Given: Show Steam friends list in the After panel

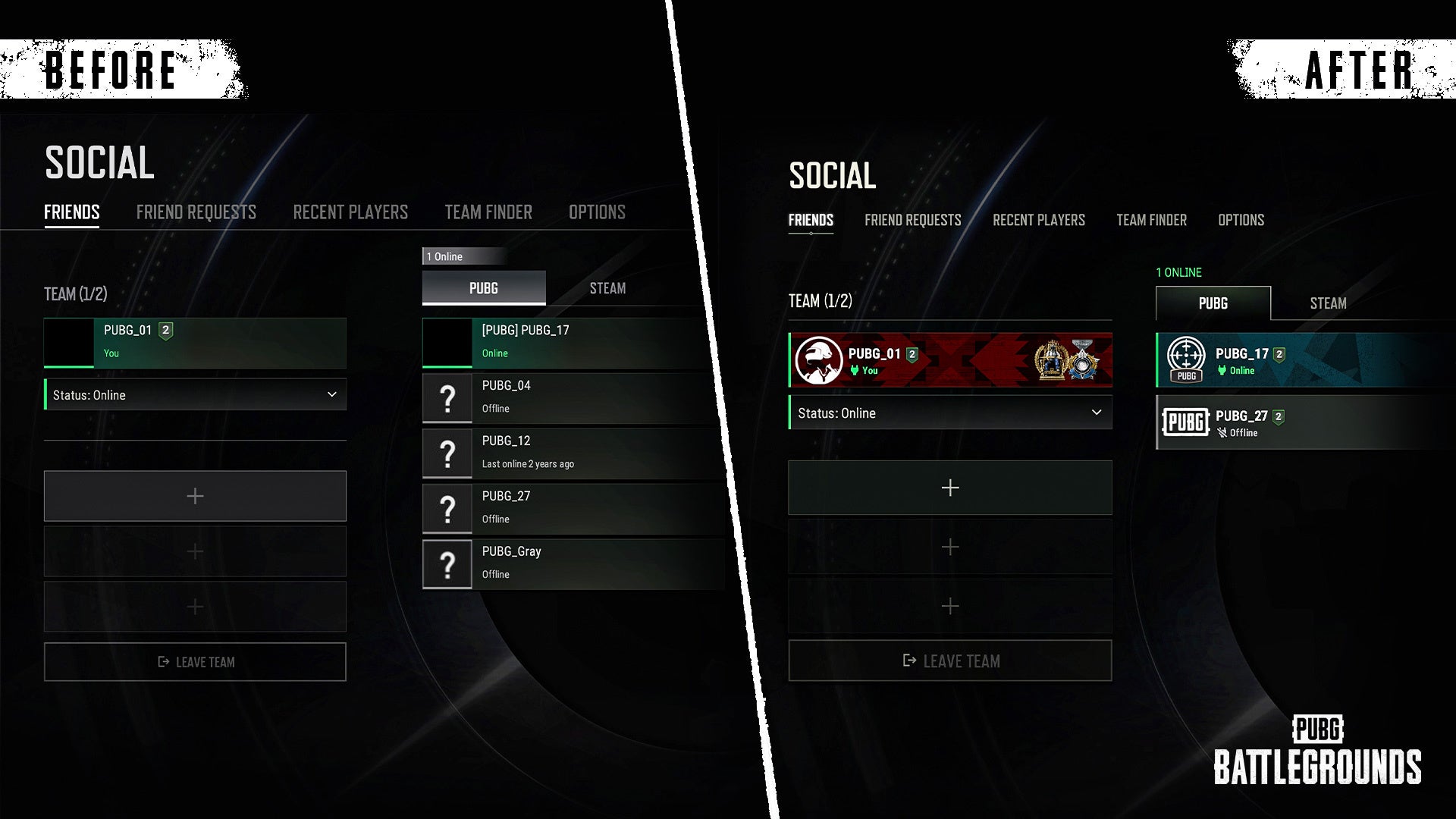Looking at the screenshot, I should pyautogui.click(x=1328, y=303).
